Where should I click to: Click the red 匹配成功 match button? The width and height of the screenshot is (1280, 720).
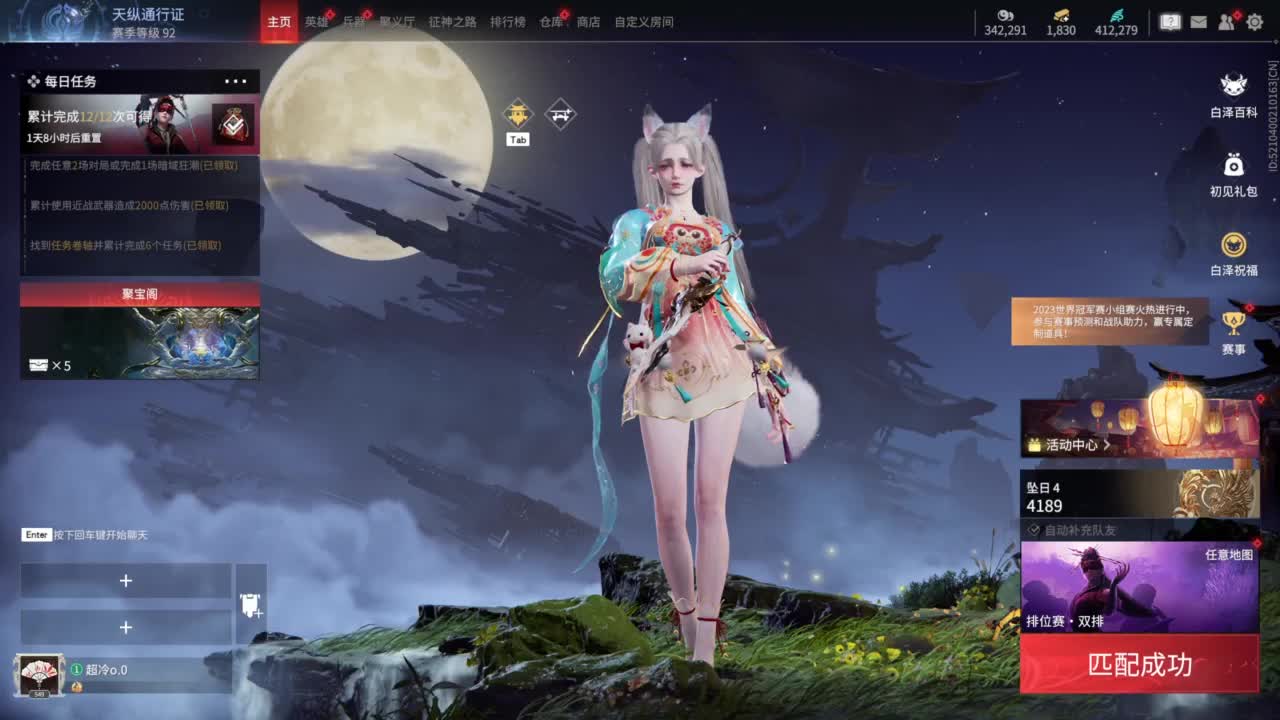(1140, 664)
